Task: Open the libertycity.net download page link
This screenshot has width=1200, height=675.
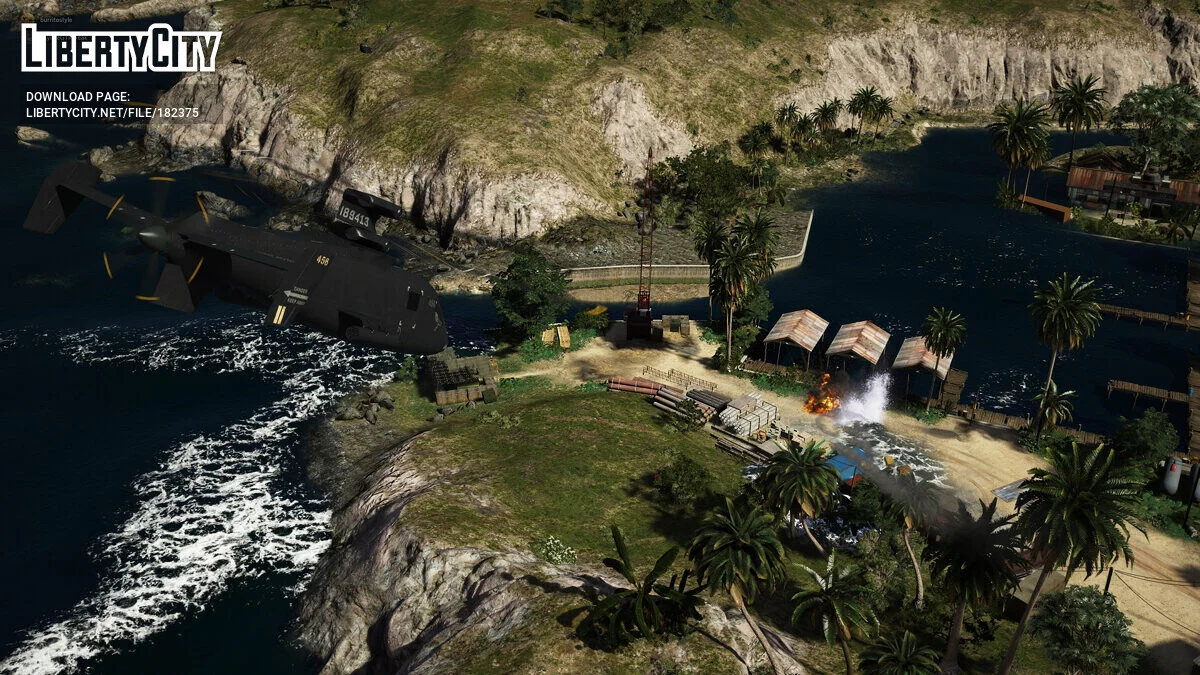Action: (x=112, y=112)
